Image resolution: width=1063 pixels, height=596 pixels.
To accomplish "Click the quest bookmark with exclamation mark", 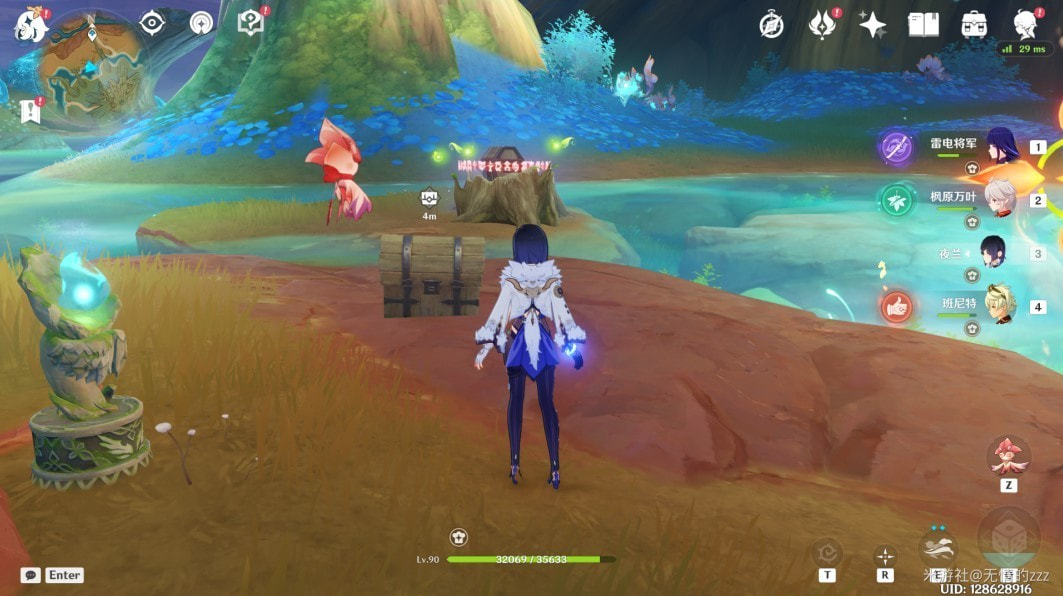I will point(28,111).
